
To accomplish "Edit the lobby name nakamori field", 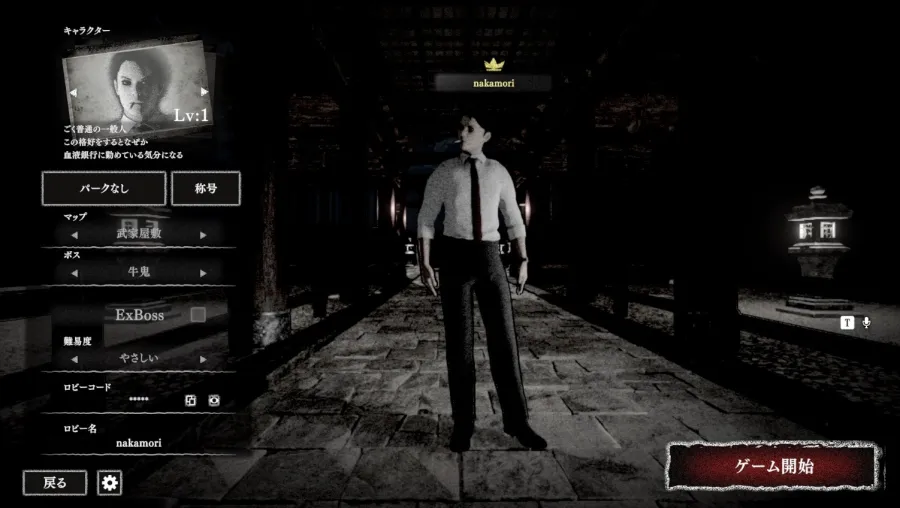I will coord(138,442).
